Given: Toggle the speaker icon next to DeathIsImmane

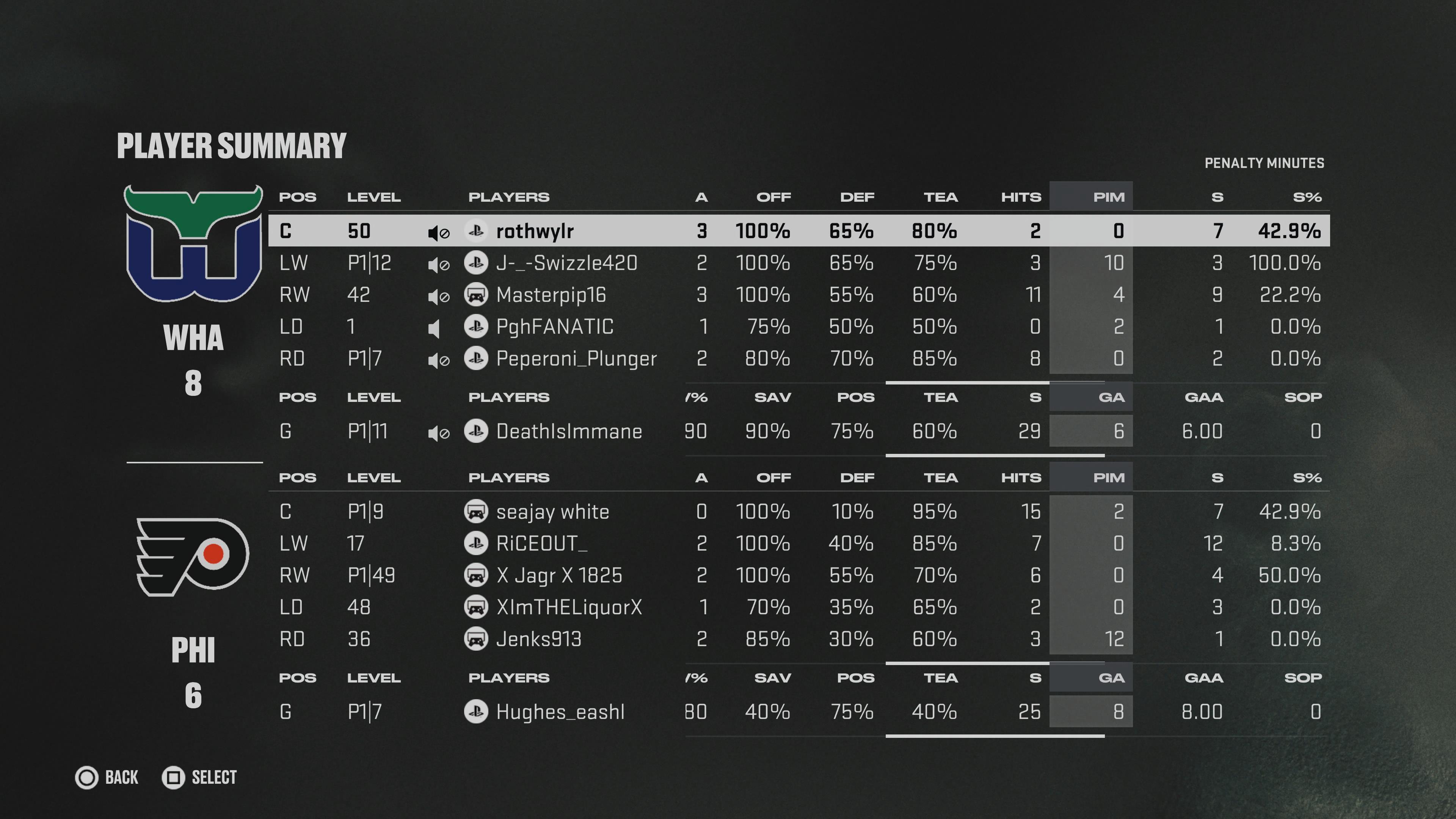Looking at the screenshot, I should (438, 433).
